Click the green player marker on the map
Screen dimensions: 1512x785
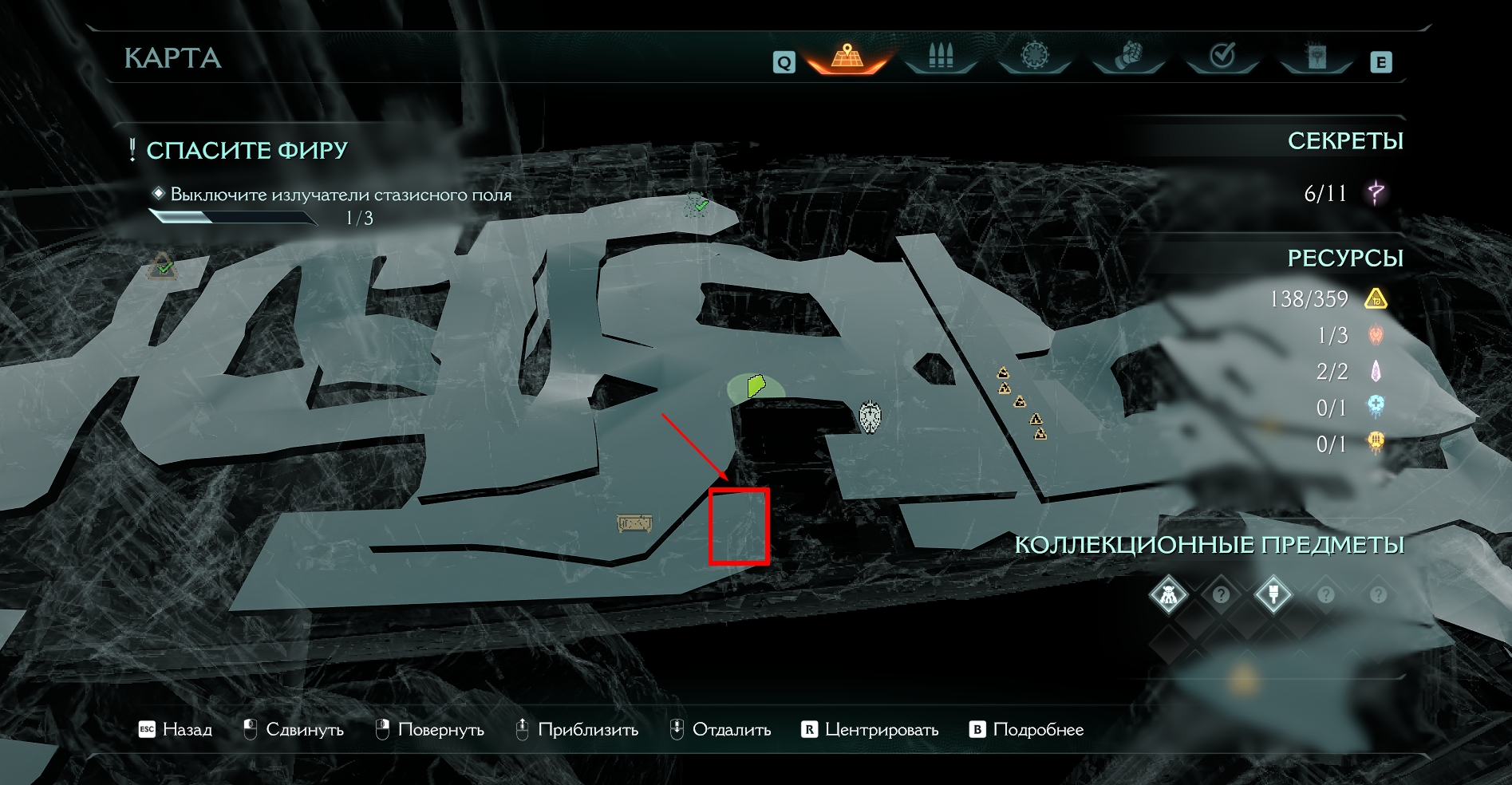click(756, 387)
